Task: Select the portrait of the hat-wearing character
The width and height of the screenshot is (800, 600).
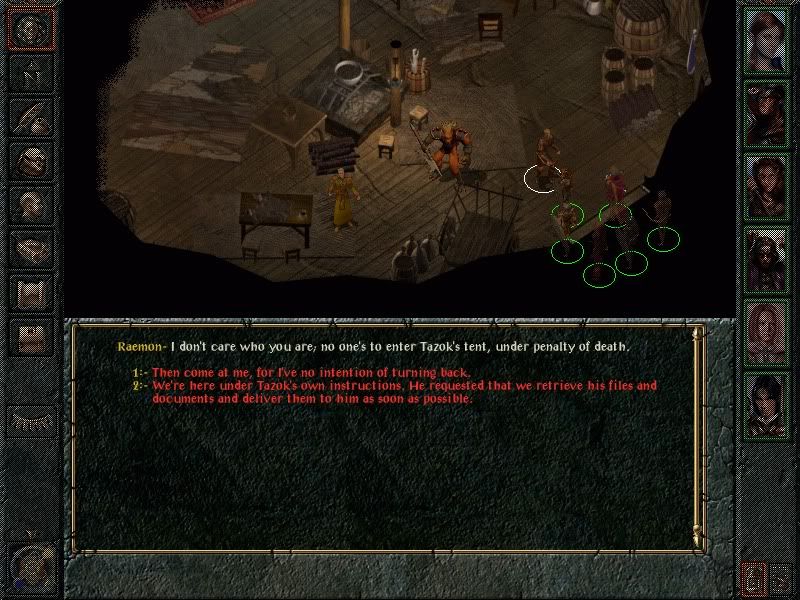Action: point(767,110)
